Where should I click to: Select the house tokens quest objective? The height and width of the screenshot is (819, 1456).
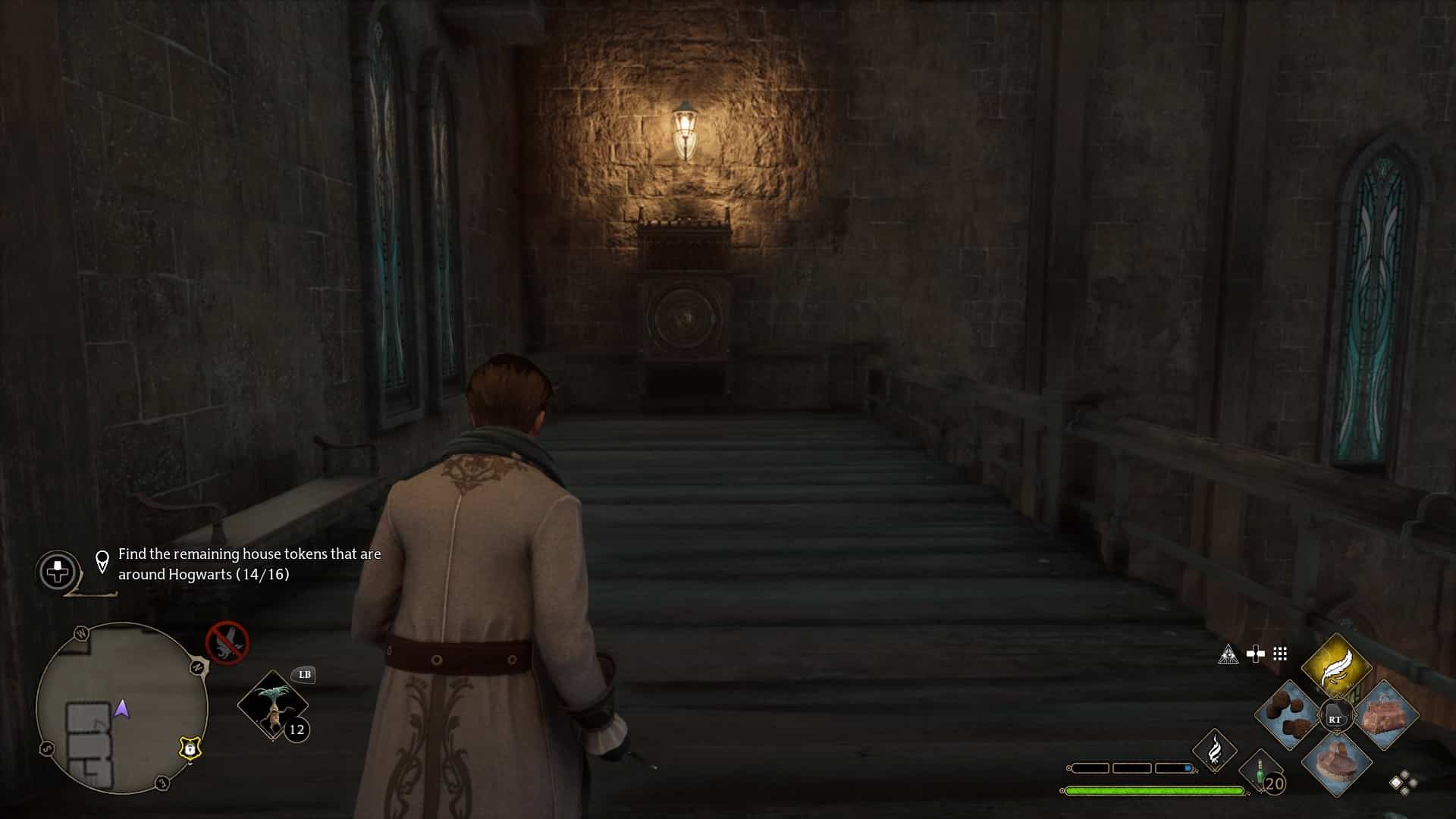click(x=249, y=564)
